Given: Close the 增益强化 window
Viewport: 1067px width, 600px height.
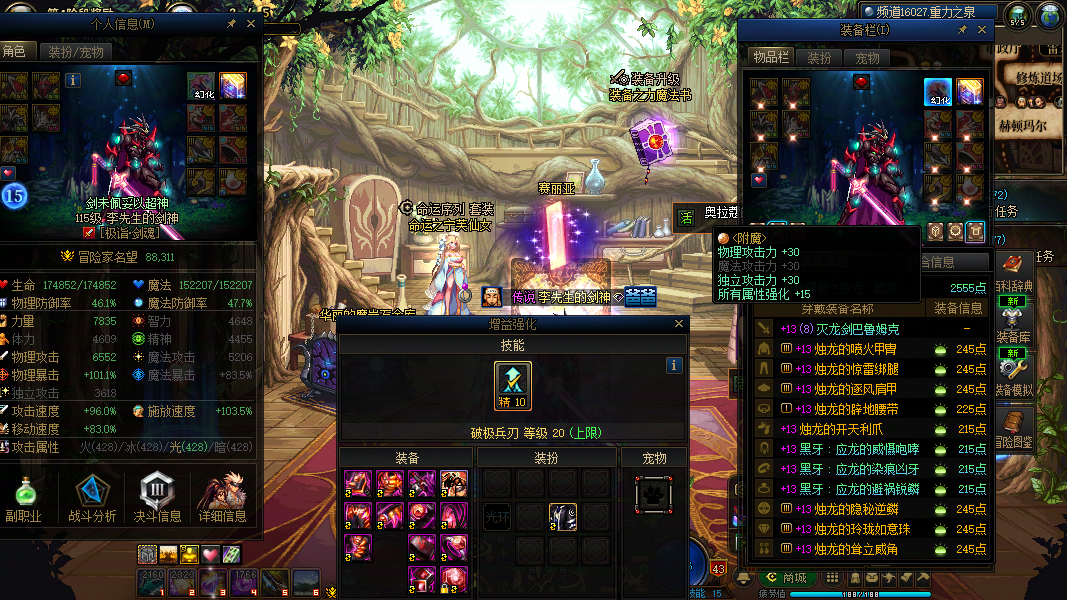Looking at the screenshot, I should pos(680,324).
